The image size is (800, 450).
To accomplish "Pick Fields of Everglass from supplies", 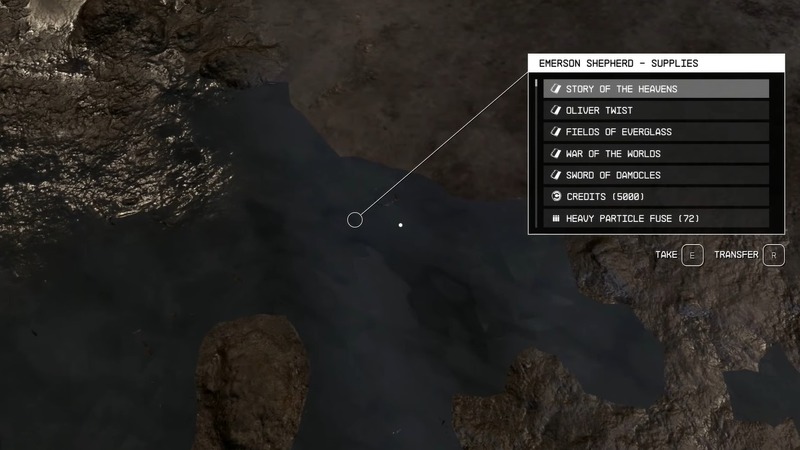I will pyautogui.click(x=655, y=132).
